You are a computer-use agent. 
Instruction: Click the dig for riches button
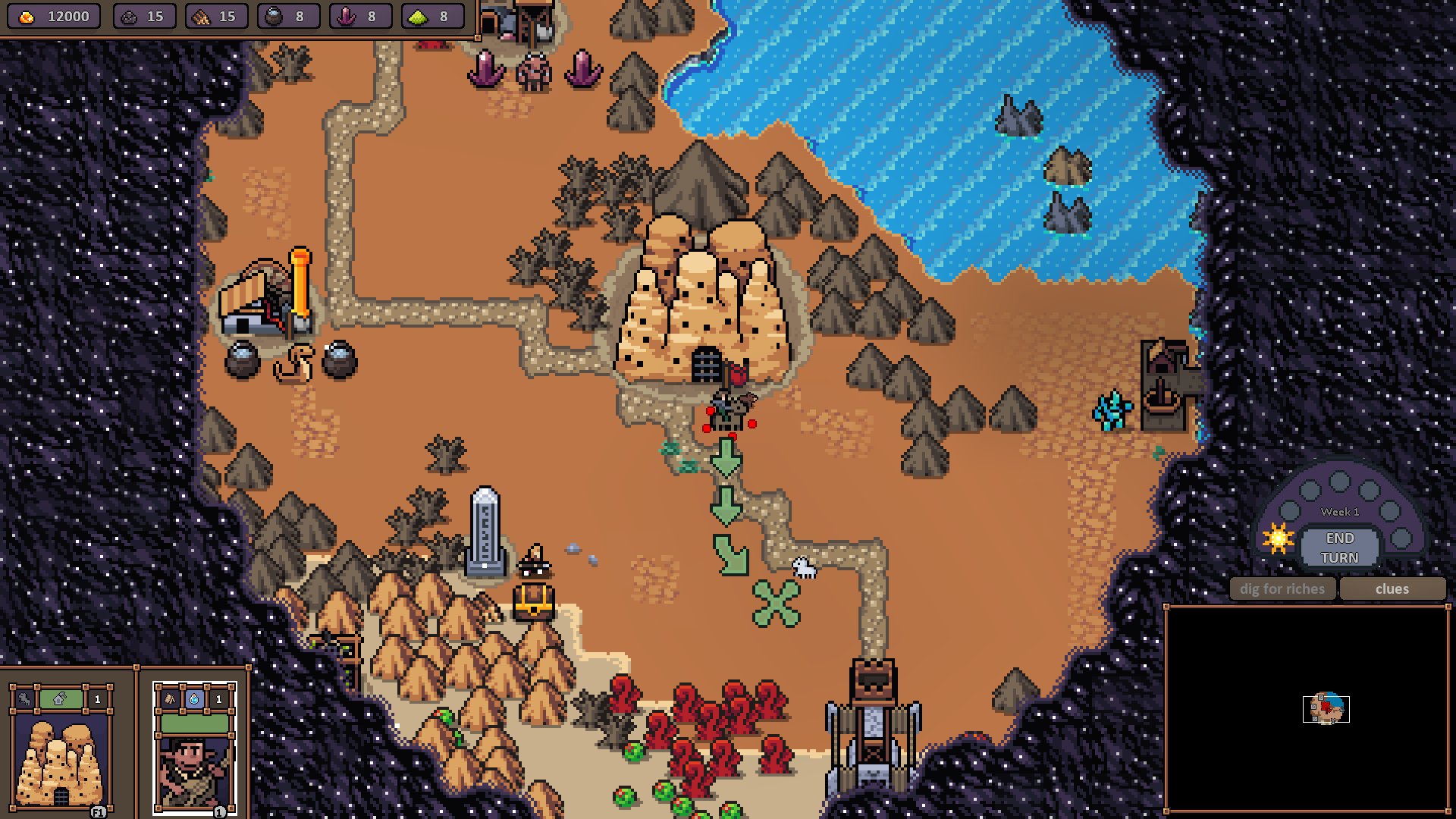(x=1282, y=589)
